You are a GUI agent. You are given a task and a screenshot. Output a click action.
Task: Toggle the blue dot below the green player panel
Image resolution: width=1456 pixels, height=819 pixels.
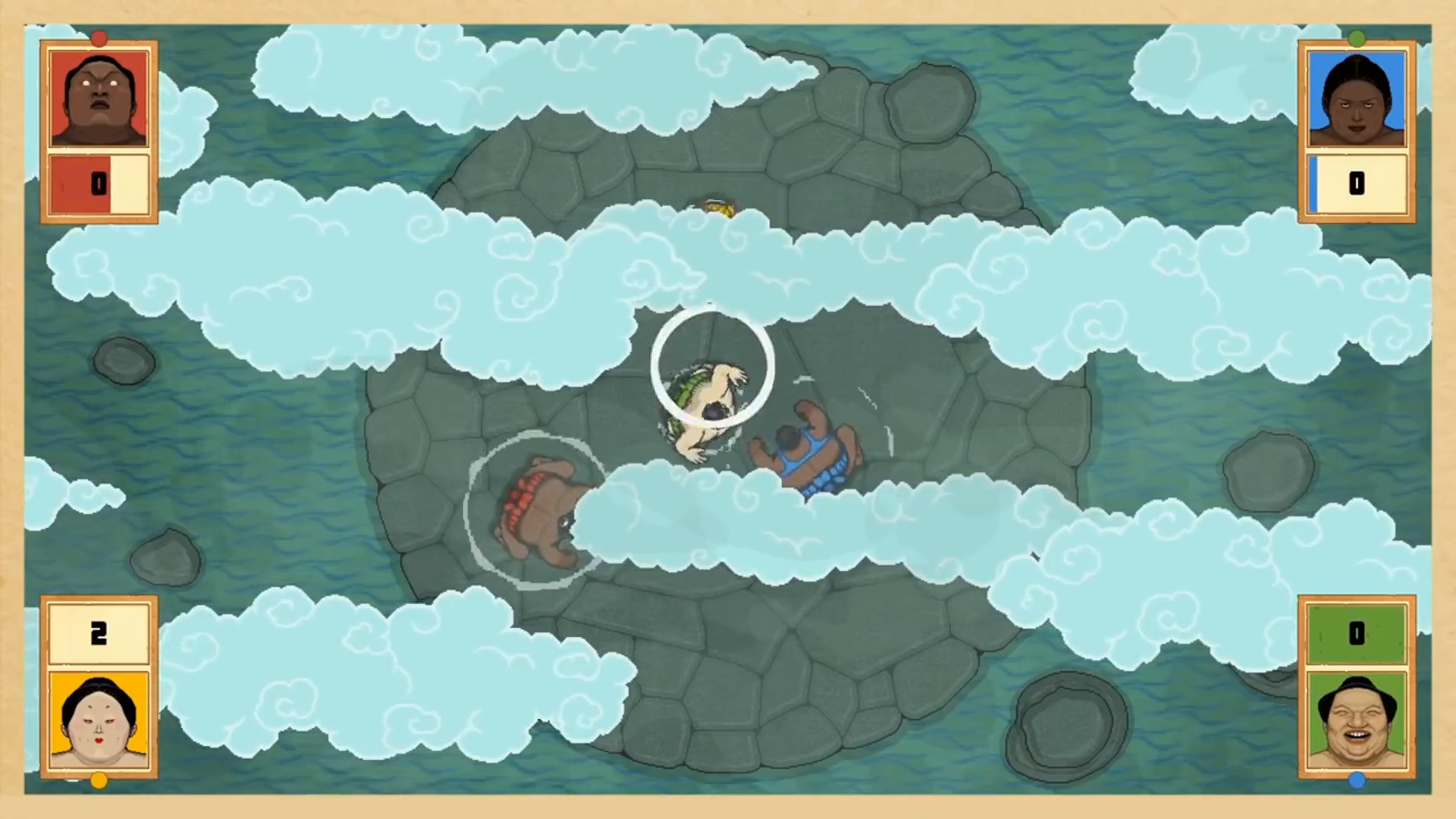(1357, 780)
